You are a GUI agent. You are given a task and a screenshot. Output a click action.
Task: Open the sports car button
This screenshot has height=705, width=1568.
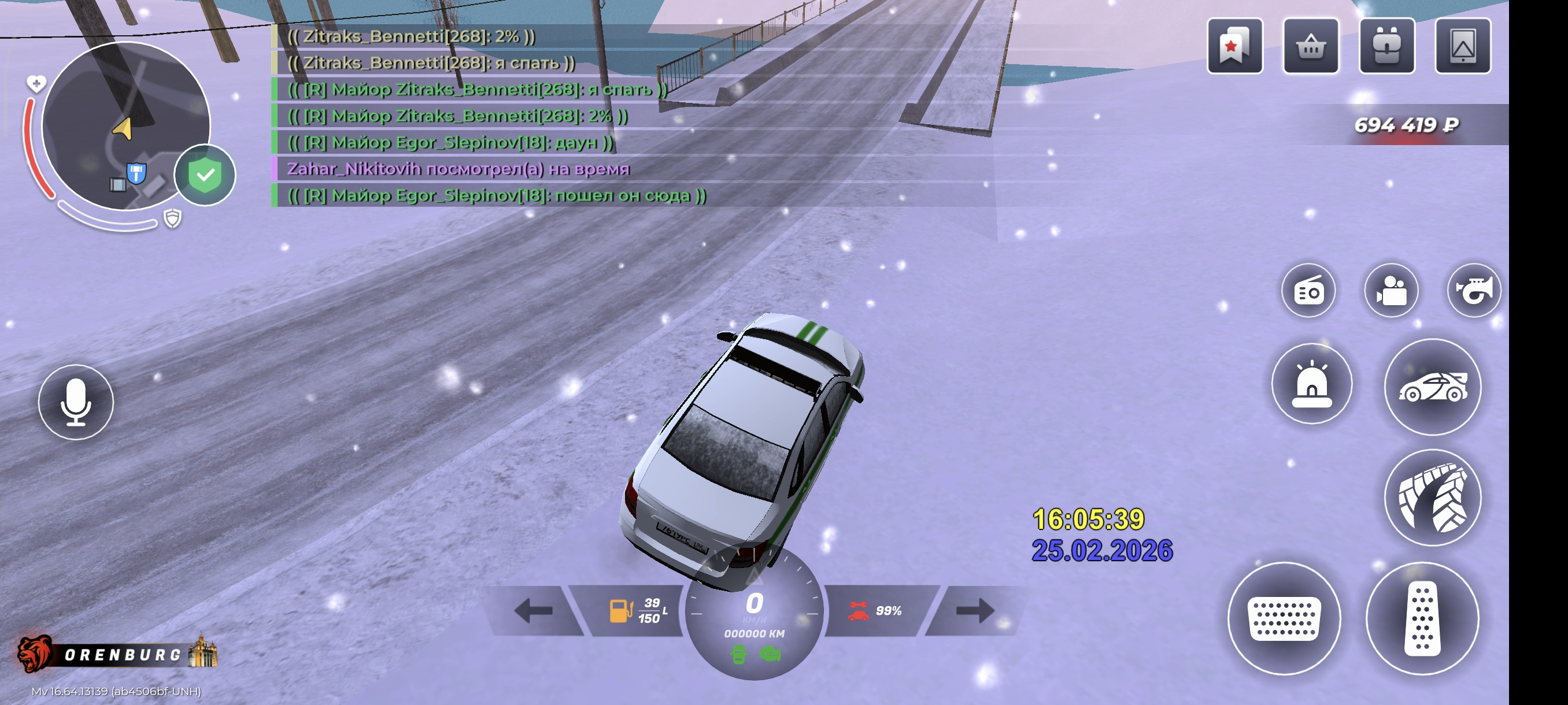click(1432, 387)
